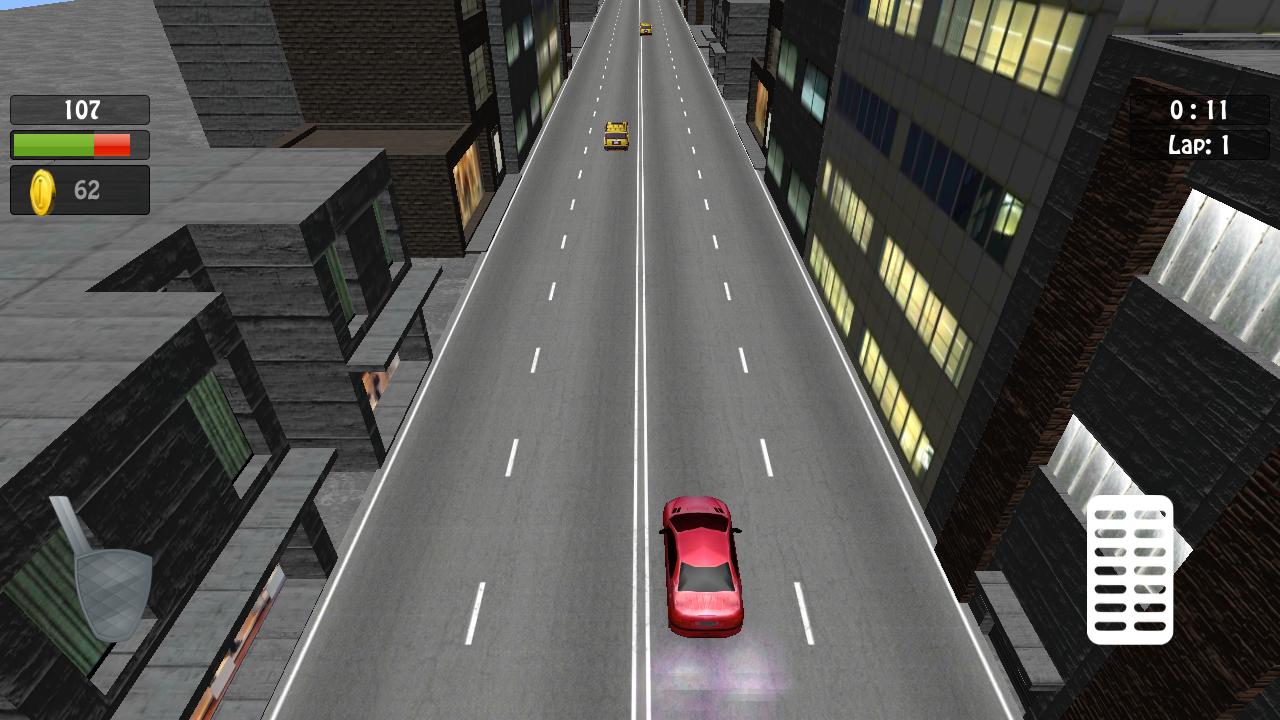Click the Lap: 1 indicator

1199,147
